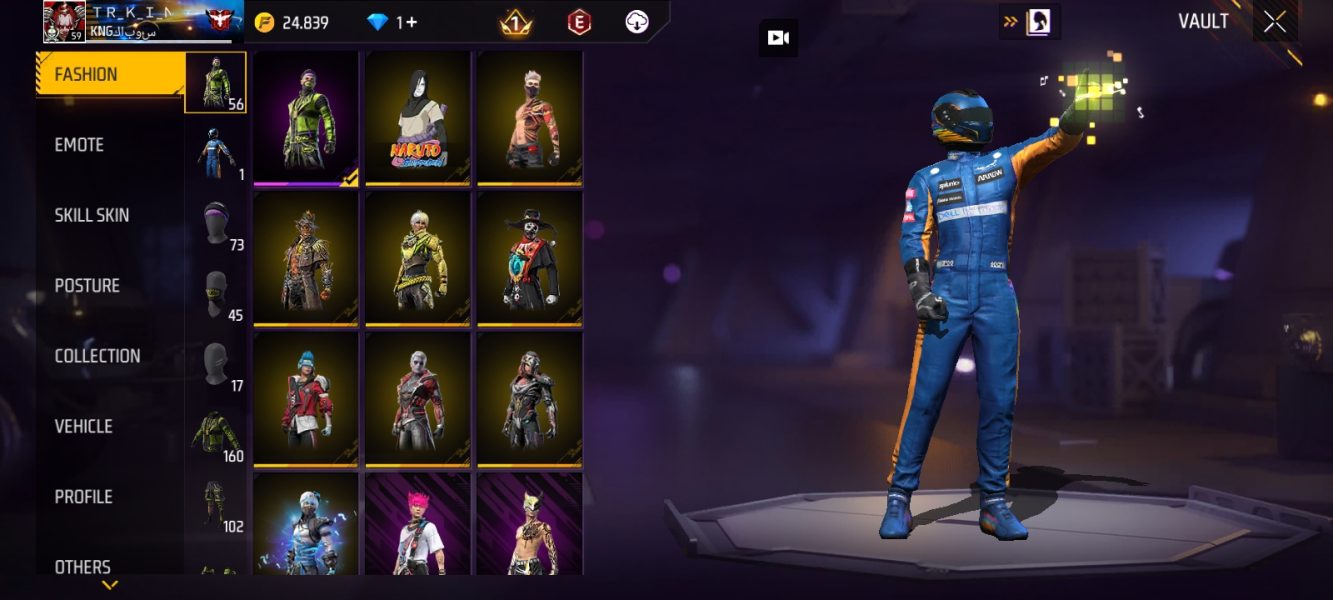Select the skeleton sombrero outfit bundle
The image size is (1333, 600).
click(530, 258)
